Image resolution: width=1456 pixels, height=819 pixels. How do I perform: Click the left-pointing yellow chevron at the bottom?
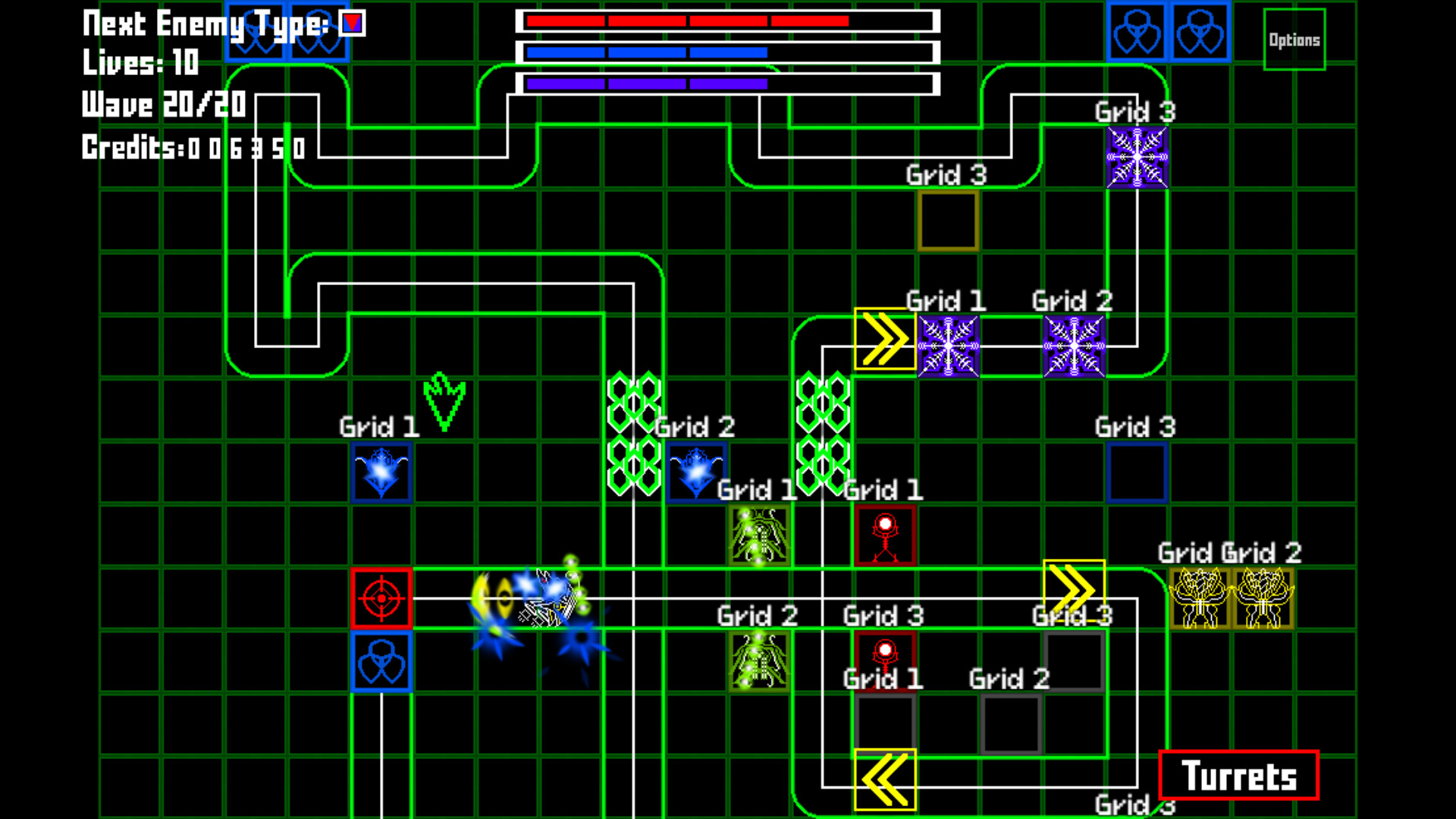(885, 780)
